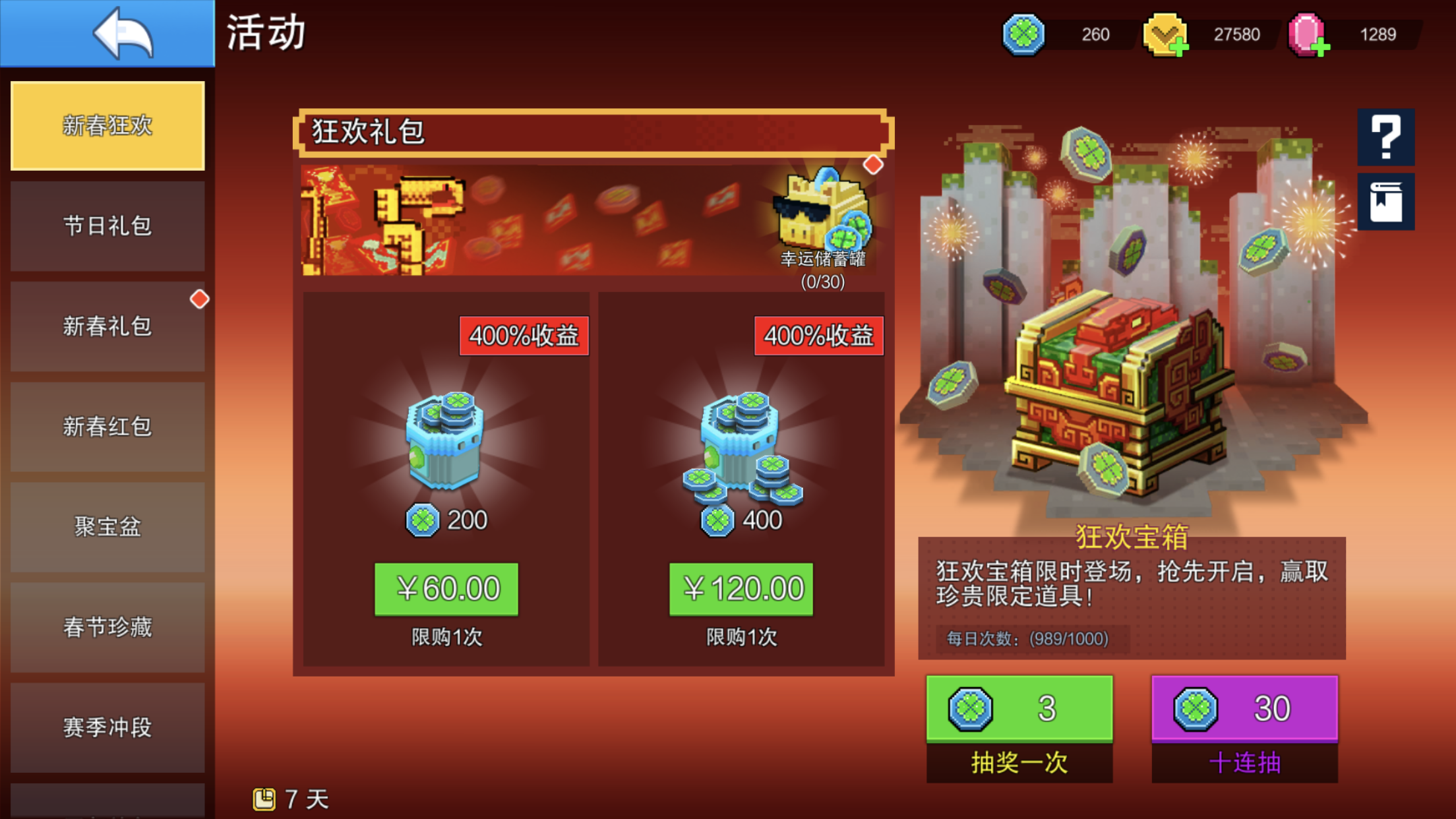Buy the 200 token pack for ¥60.00

[446, 589]
